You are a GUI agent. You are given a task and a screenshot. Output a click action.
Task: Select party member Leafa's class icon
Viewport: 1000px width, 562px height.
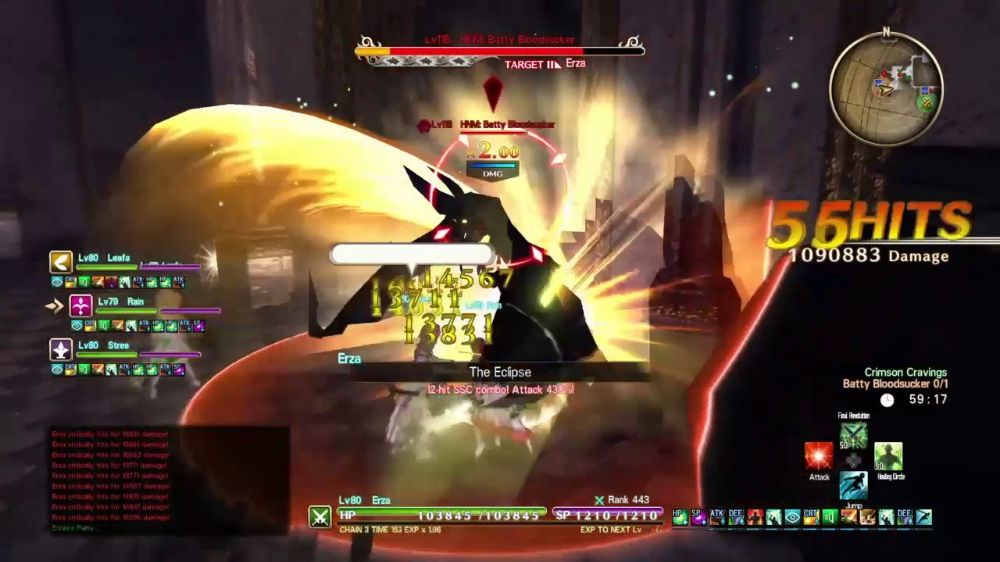tap(60, 263)
